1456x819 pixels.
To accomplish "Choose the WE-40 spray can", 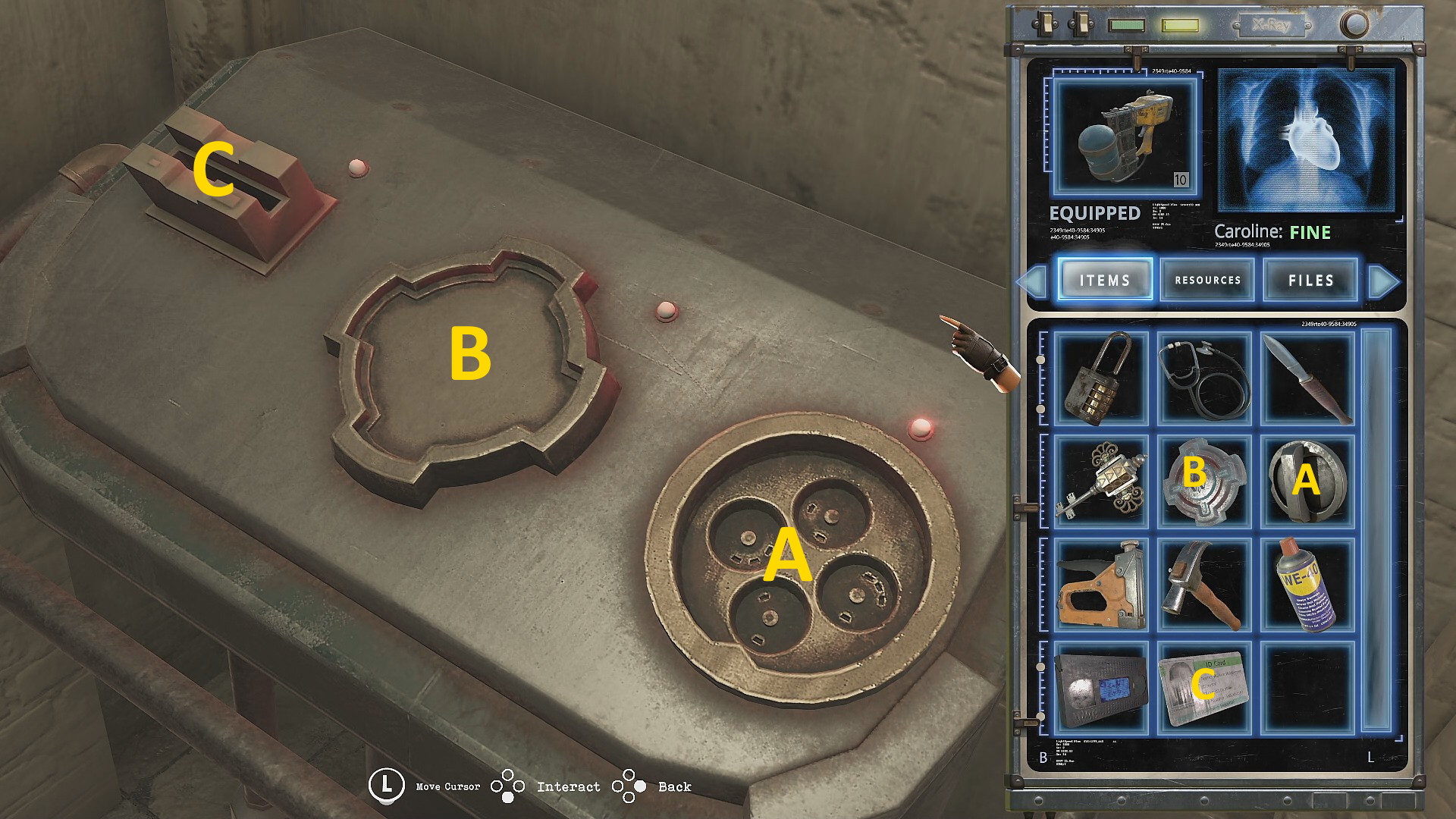I will (x=1307, y=584).
